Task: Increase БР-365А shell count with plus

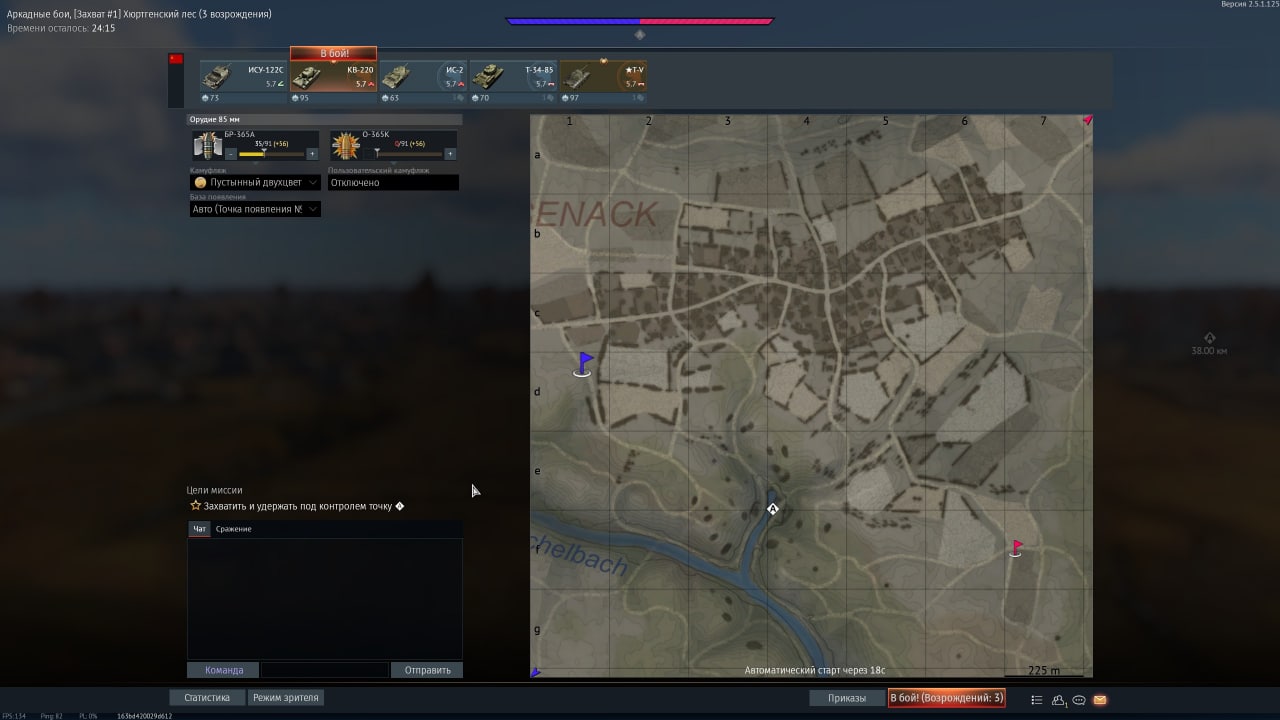Action: [312, 154]
